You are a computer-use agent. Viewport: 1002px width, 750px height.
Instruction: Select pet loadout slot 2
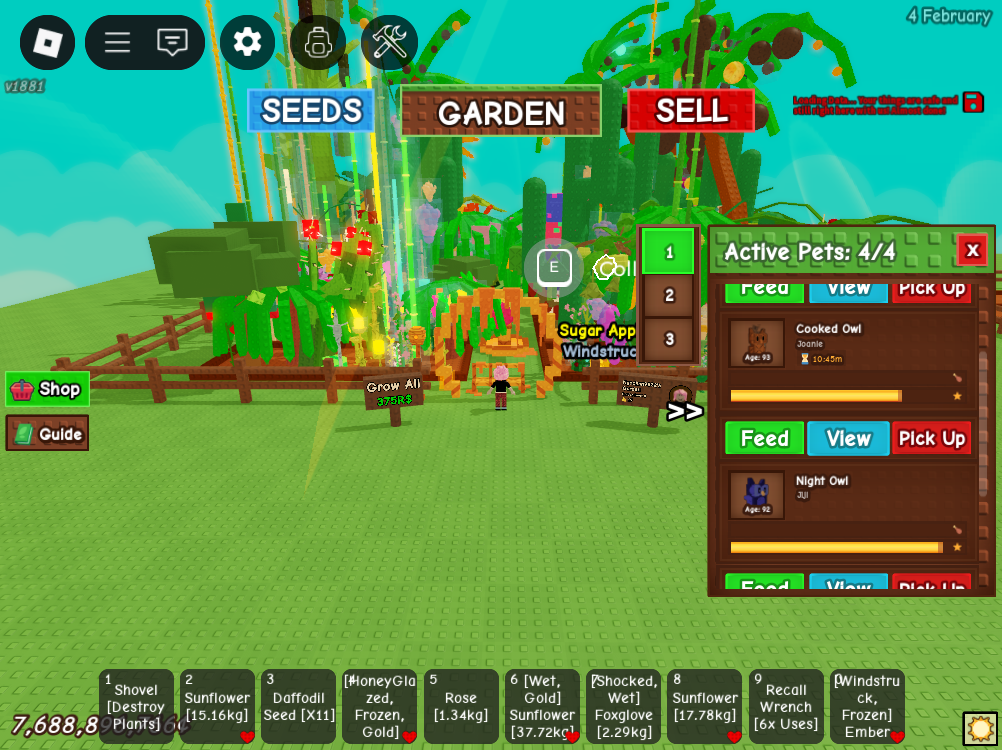(668, 295)
